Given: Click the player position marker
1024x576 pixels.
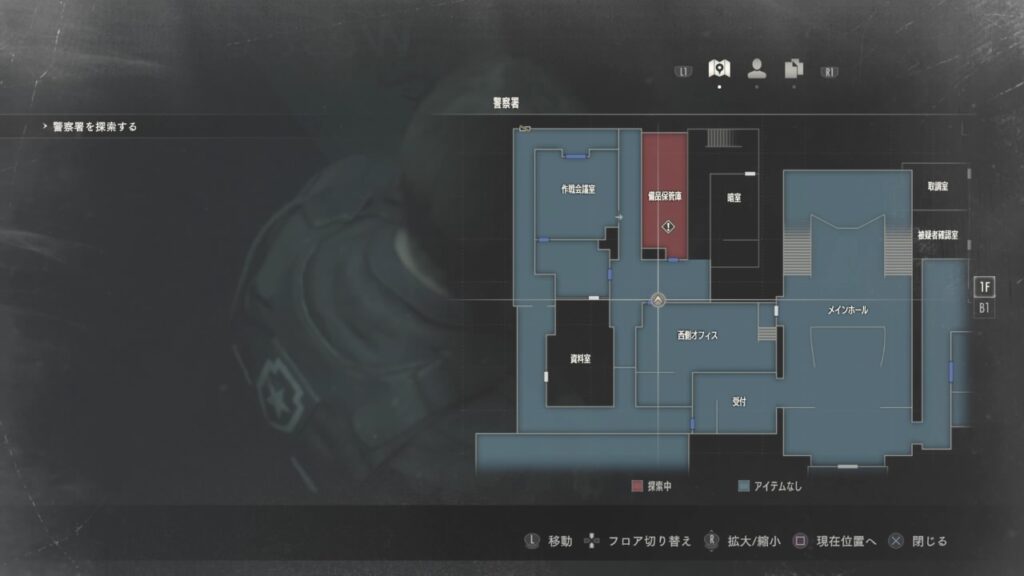Looking at the screenshot, I should click(x=658, y=299).
